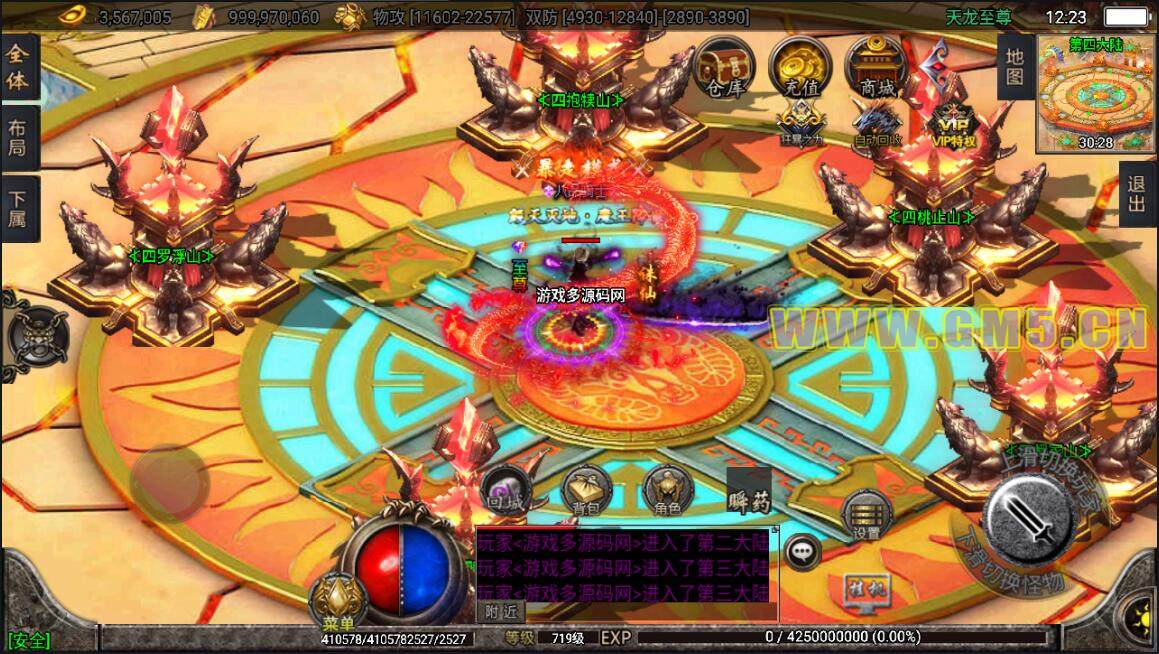Open the 布局 layout tab
This screenshot has height=654, width=1159.
(18, 137)
